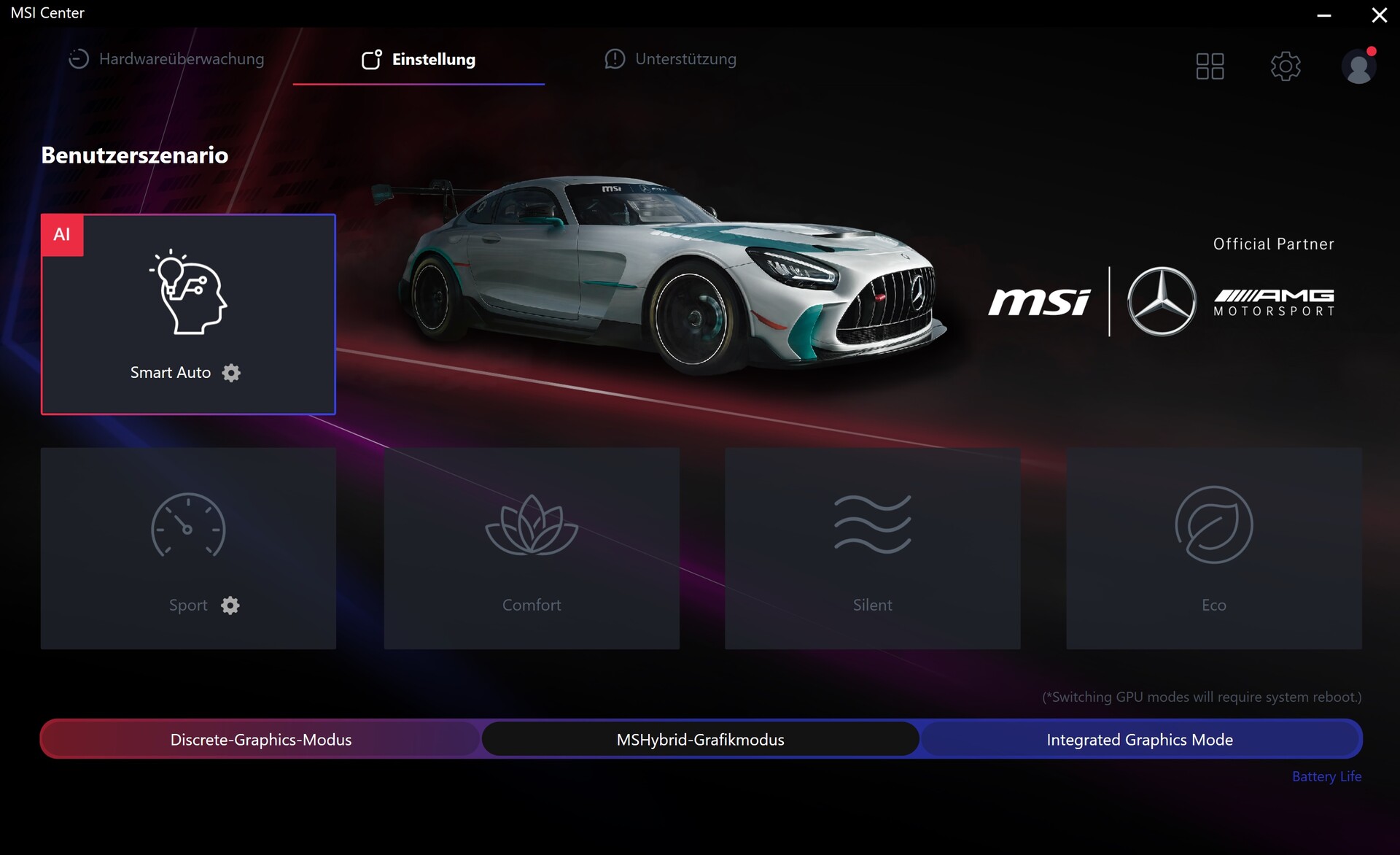
Task: Switch to the Eco scenario
Action: [1213, 548]
